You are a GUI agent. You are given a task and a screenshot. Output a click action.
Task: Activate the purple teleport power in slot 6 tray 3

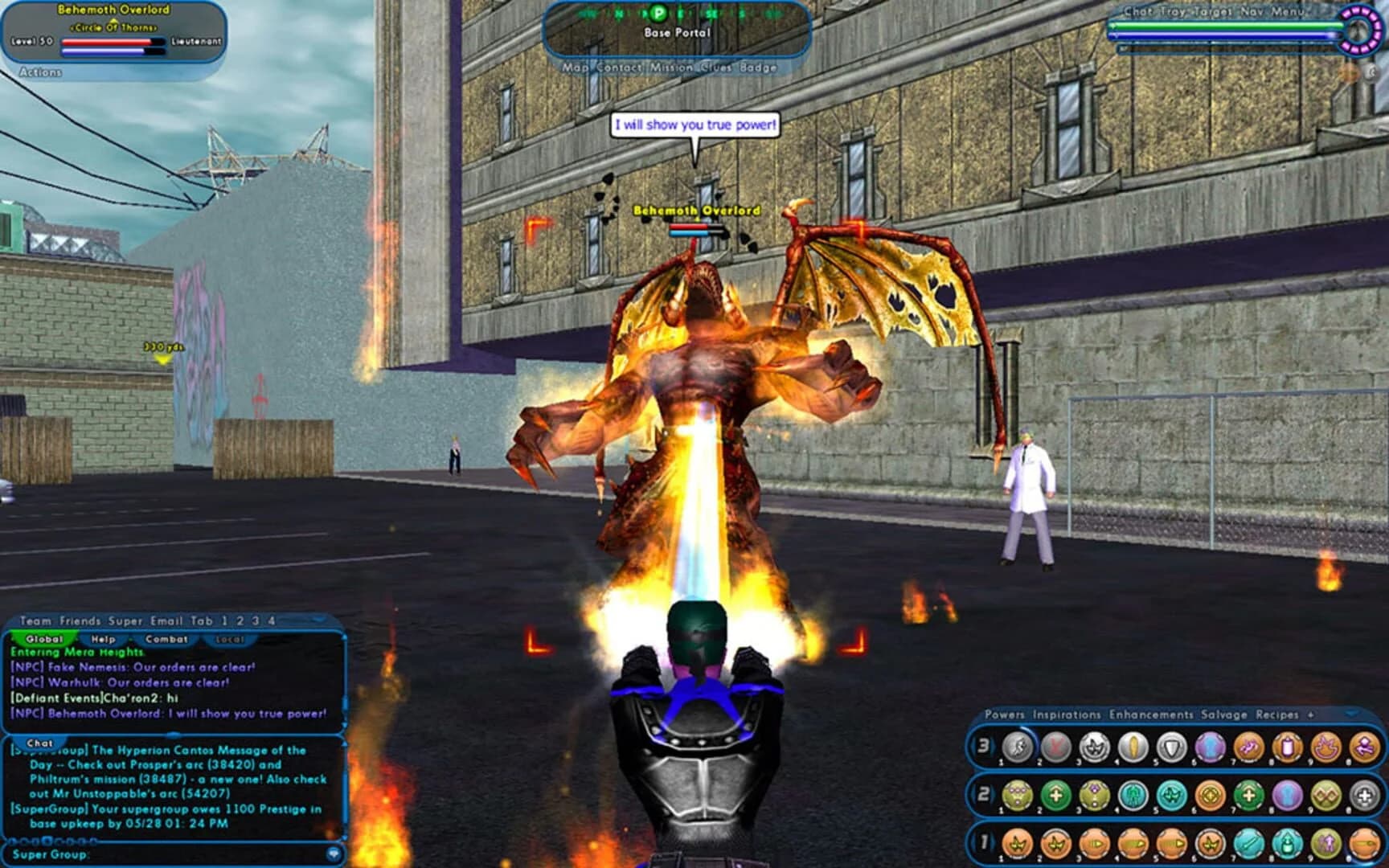pos(1210,746)
